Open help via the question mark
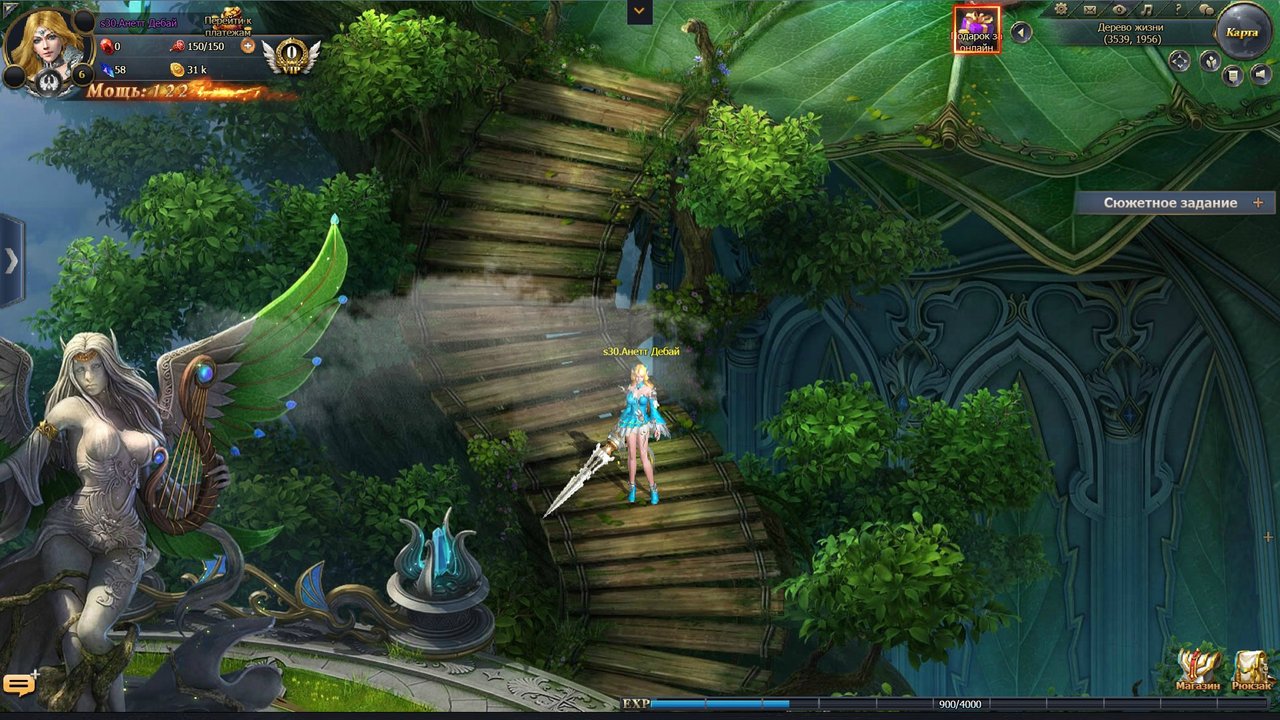The height and width of the screenshot is (720, 1280). pyautogui.click(x=1178, y=10)
